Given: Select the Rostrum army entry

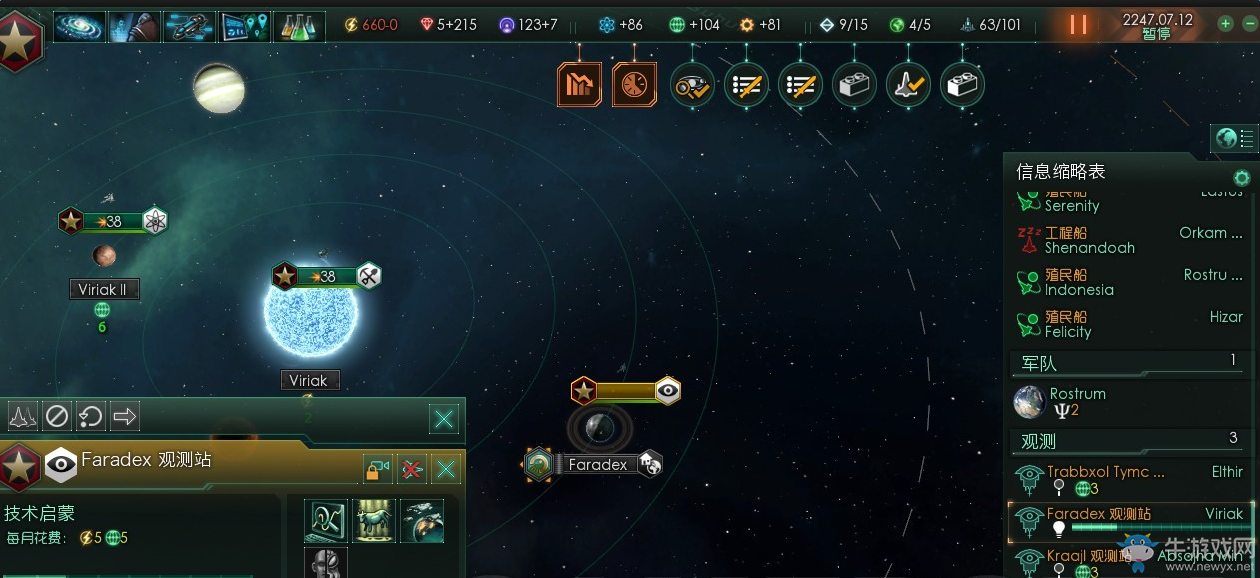Looking at the screenshot, I should point(1077,401).
